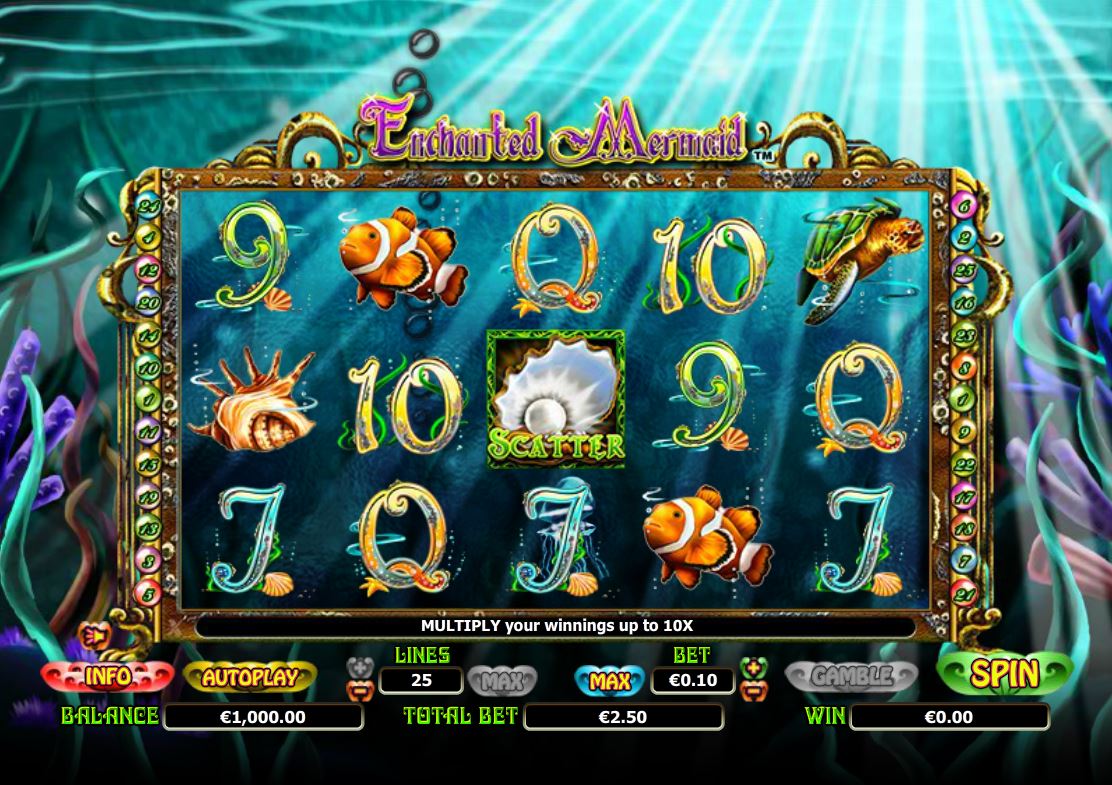
Task: Select payline bubble number 5
Action: coord(148,594)
